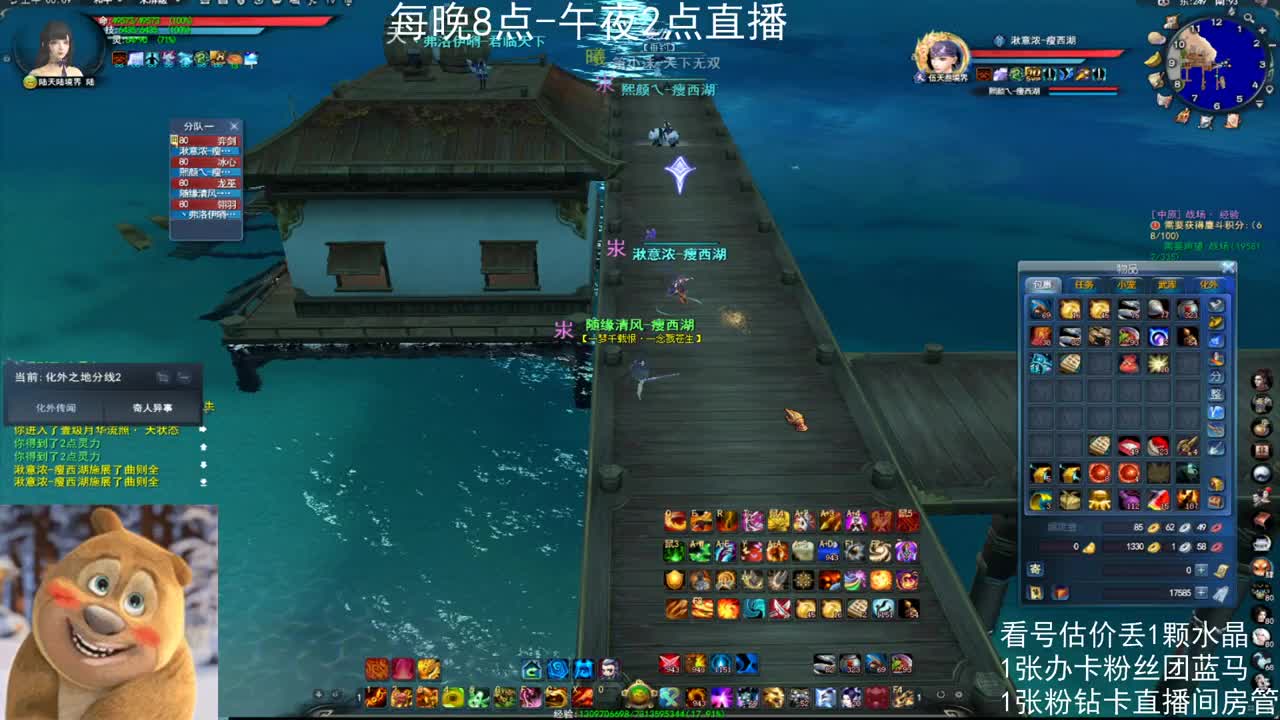Screen dimensions: 1280x720
Task: Toggle the chat auto-scroll anchor below the arrows
Action: click(x=204, y=483)
